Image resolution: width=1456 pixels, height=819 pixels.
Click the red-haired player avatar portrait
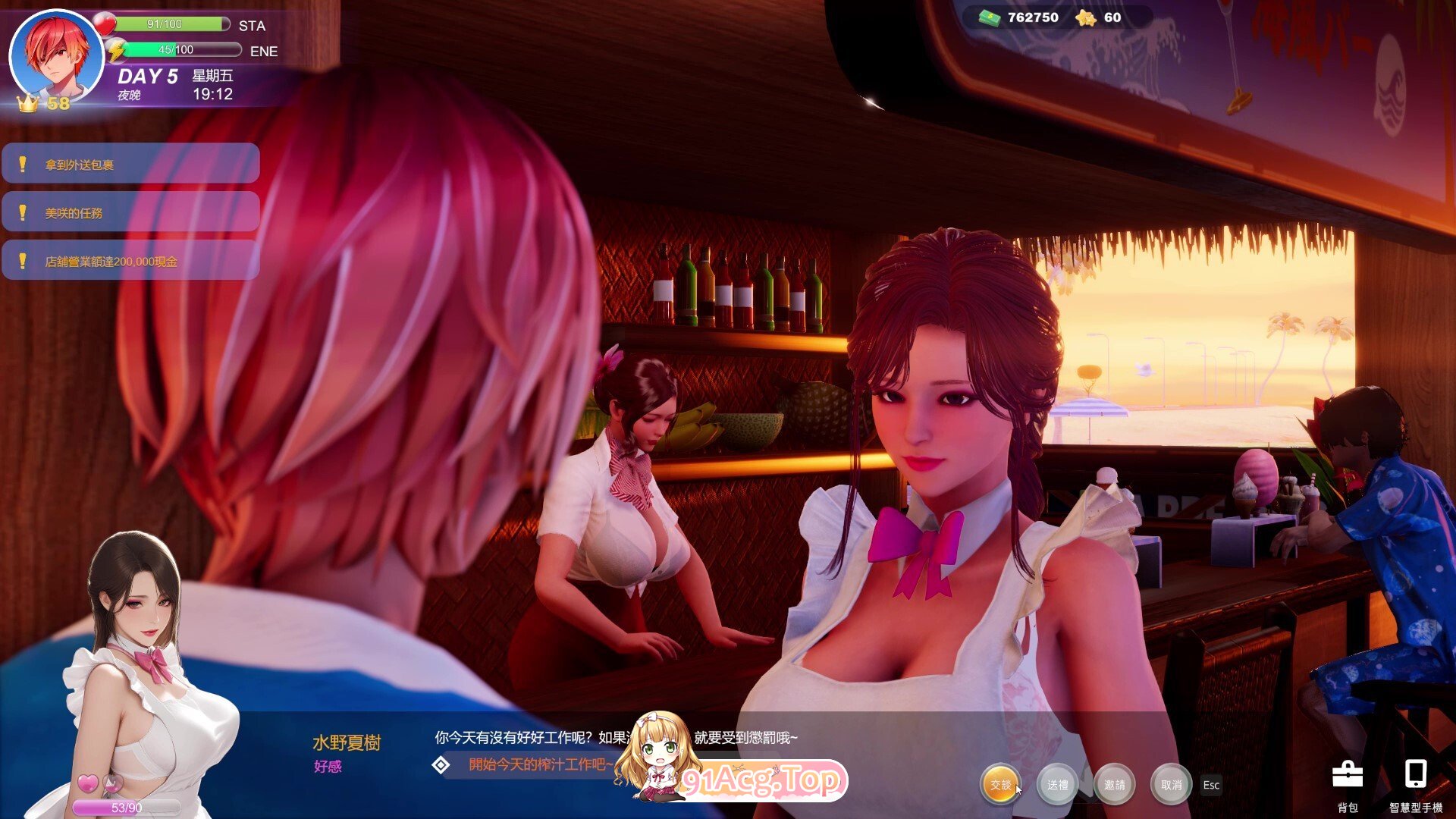[56, 56]
